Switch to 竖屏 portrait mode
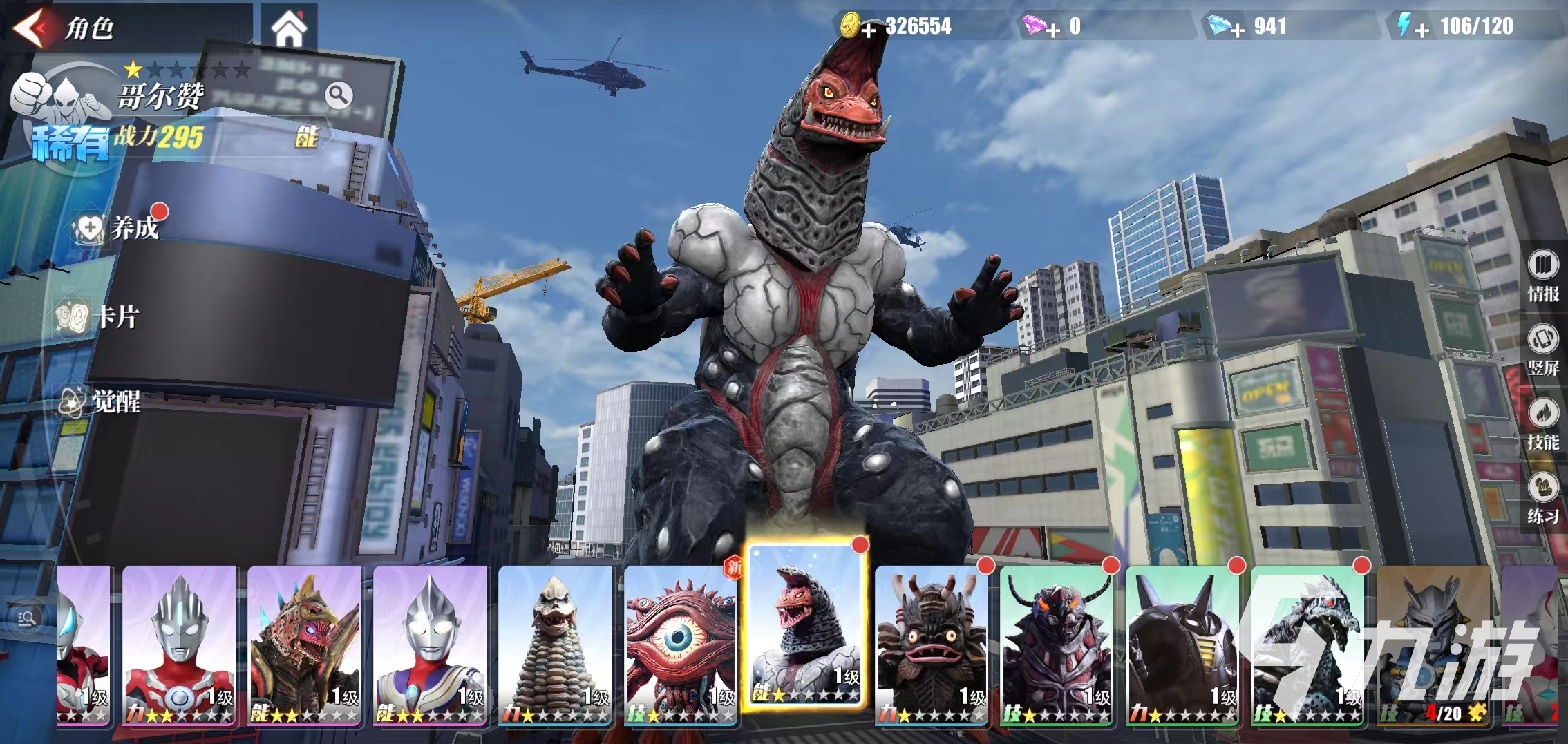1568x744 pixels. (x=1542, y=350)
